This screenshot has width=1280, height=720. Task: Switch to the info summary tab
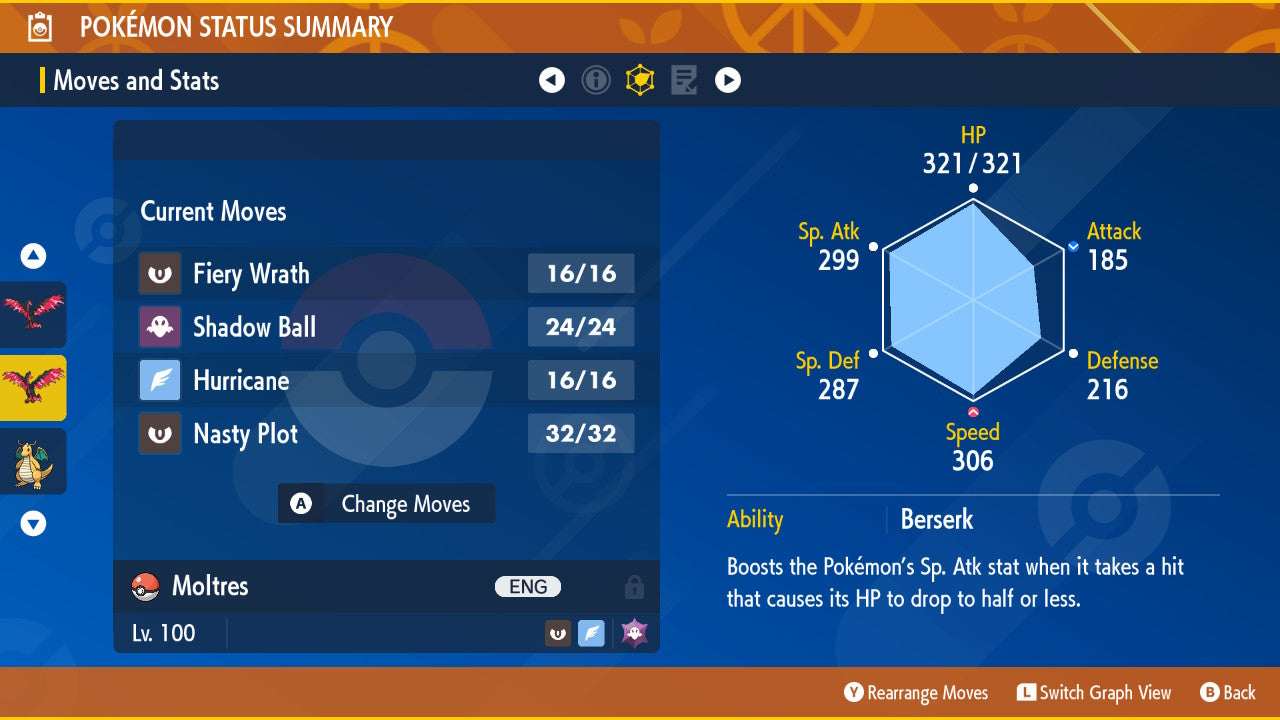[596, 80]
